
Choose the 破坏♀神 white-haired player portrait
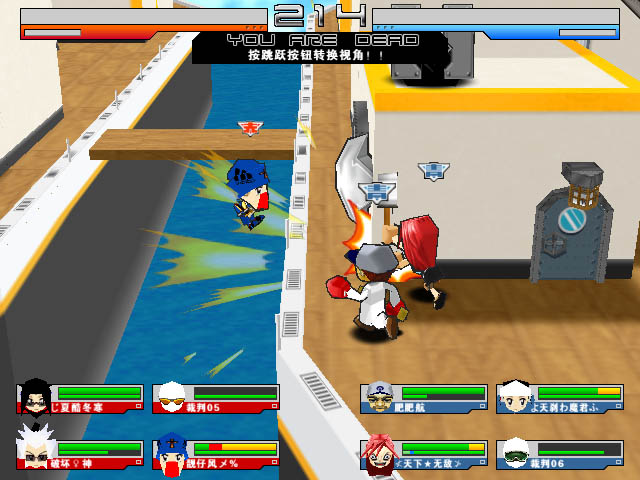[36, 453]
